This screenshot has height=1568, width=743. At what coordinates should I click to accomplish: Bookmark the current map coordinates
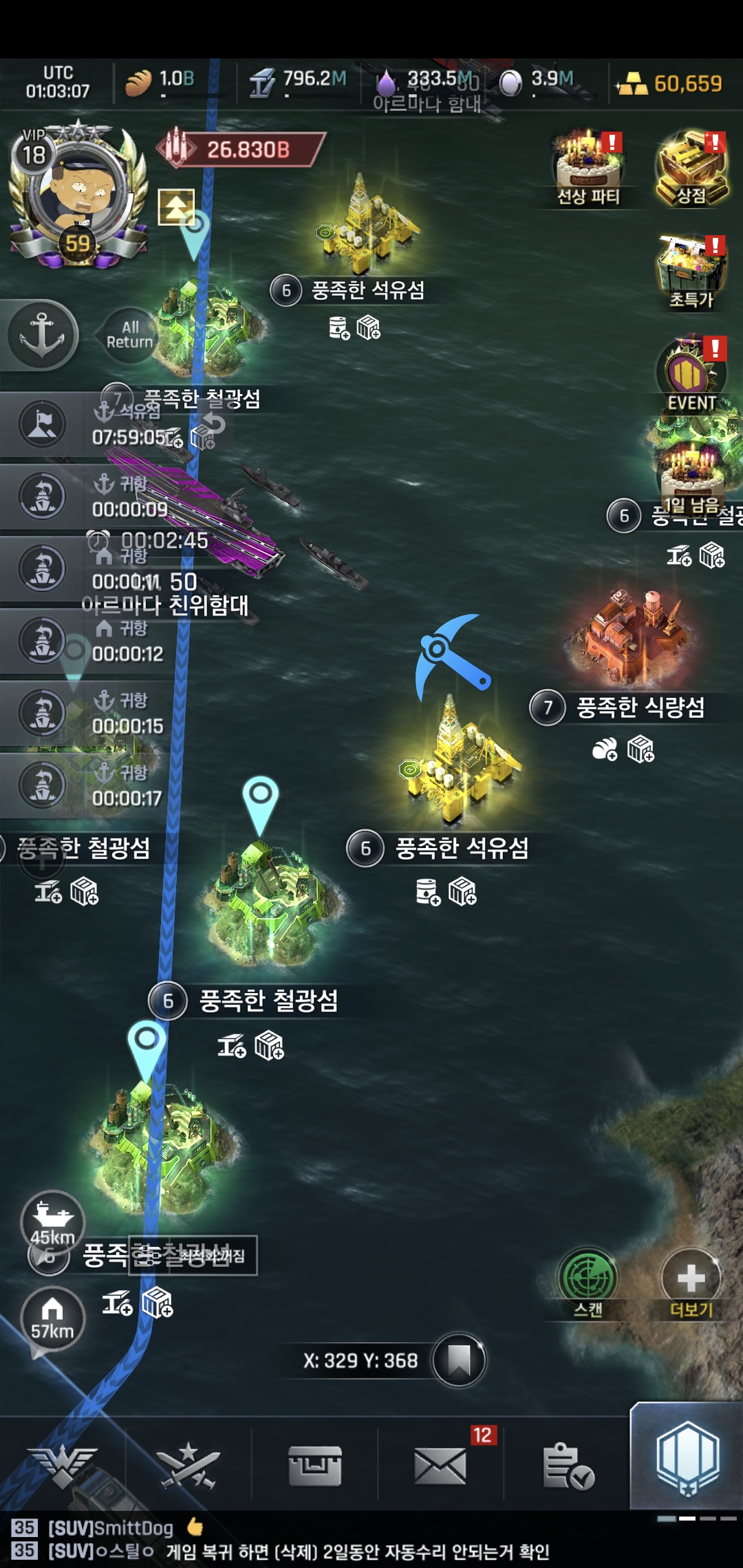tap(459, 1360)
